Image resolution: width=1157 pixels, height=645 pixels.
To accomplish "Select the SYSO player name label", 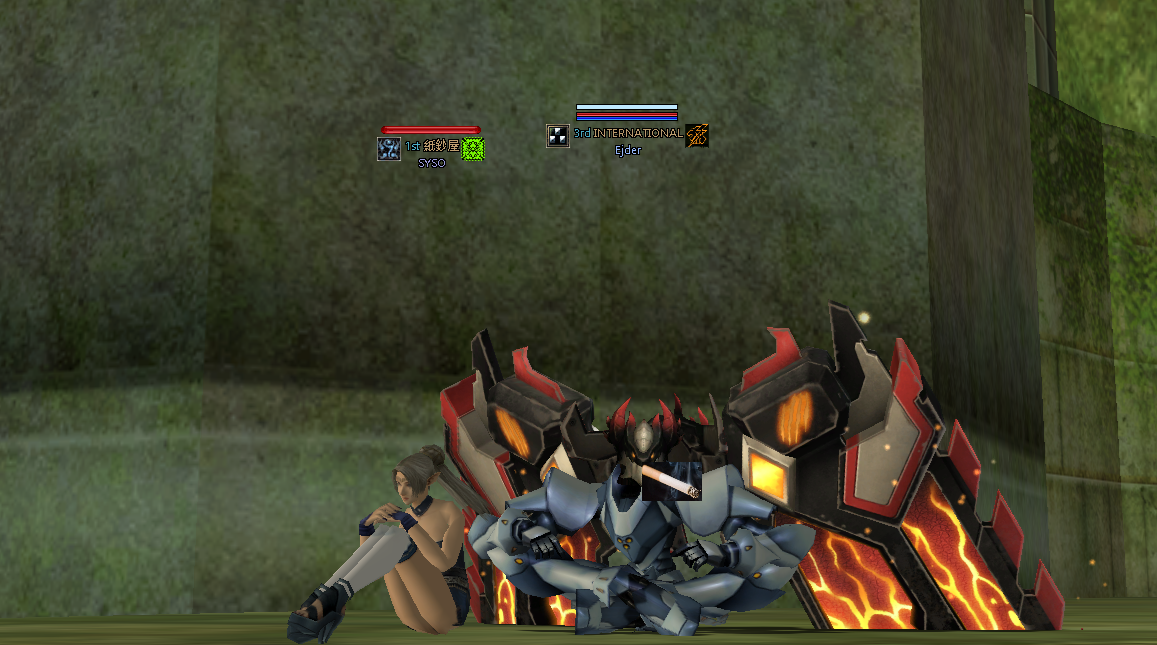I will point(432,163).
